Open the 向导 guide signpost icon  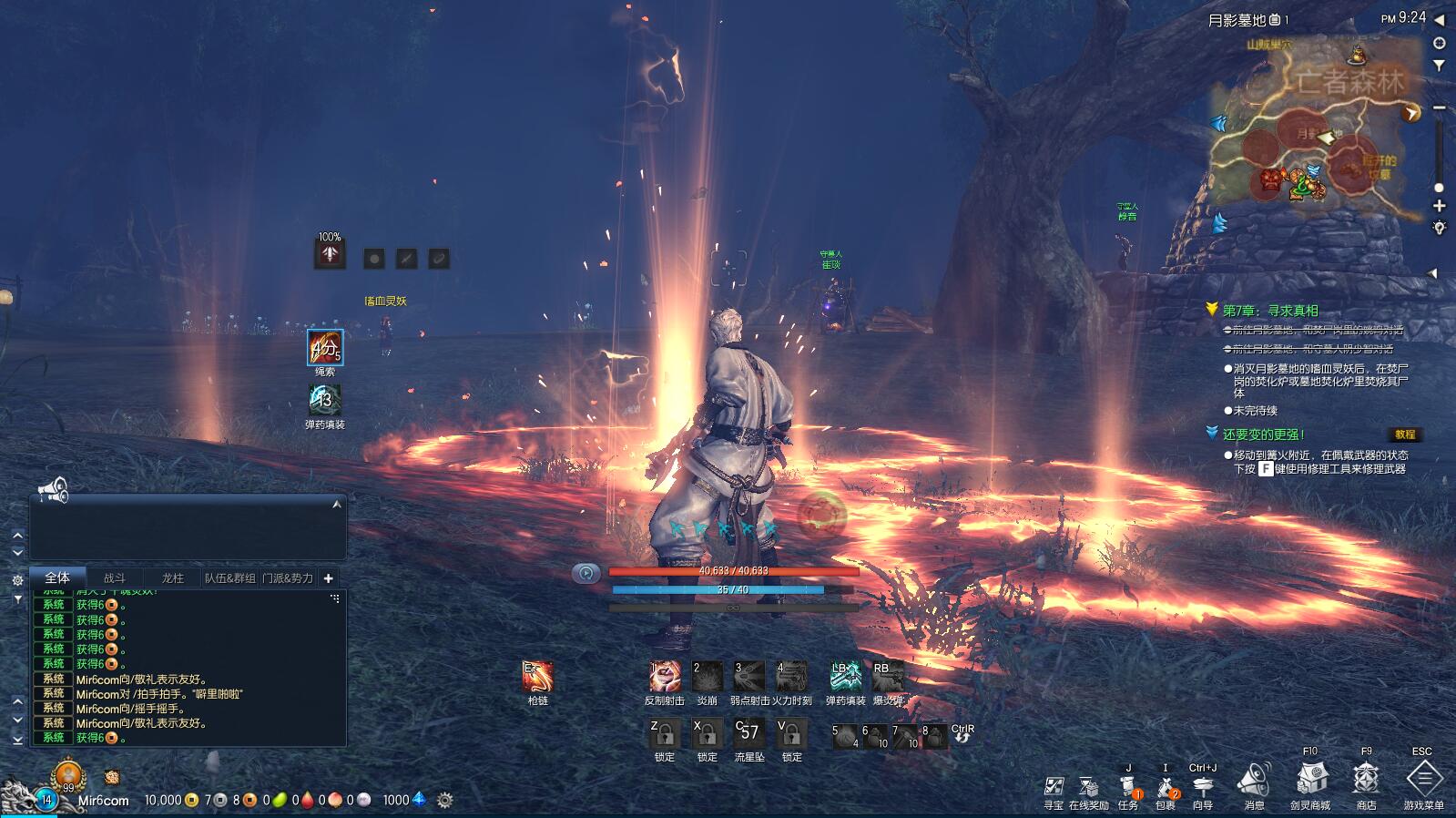[1203, 787]
